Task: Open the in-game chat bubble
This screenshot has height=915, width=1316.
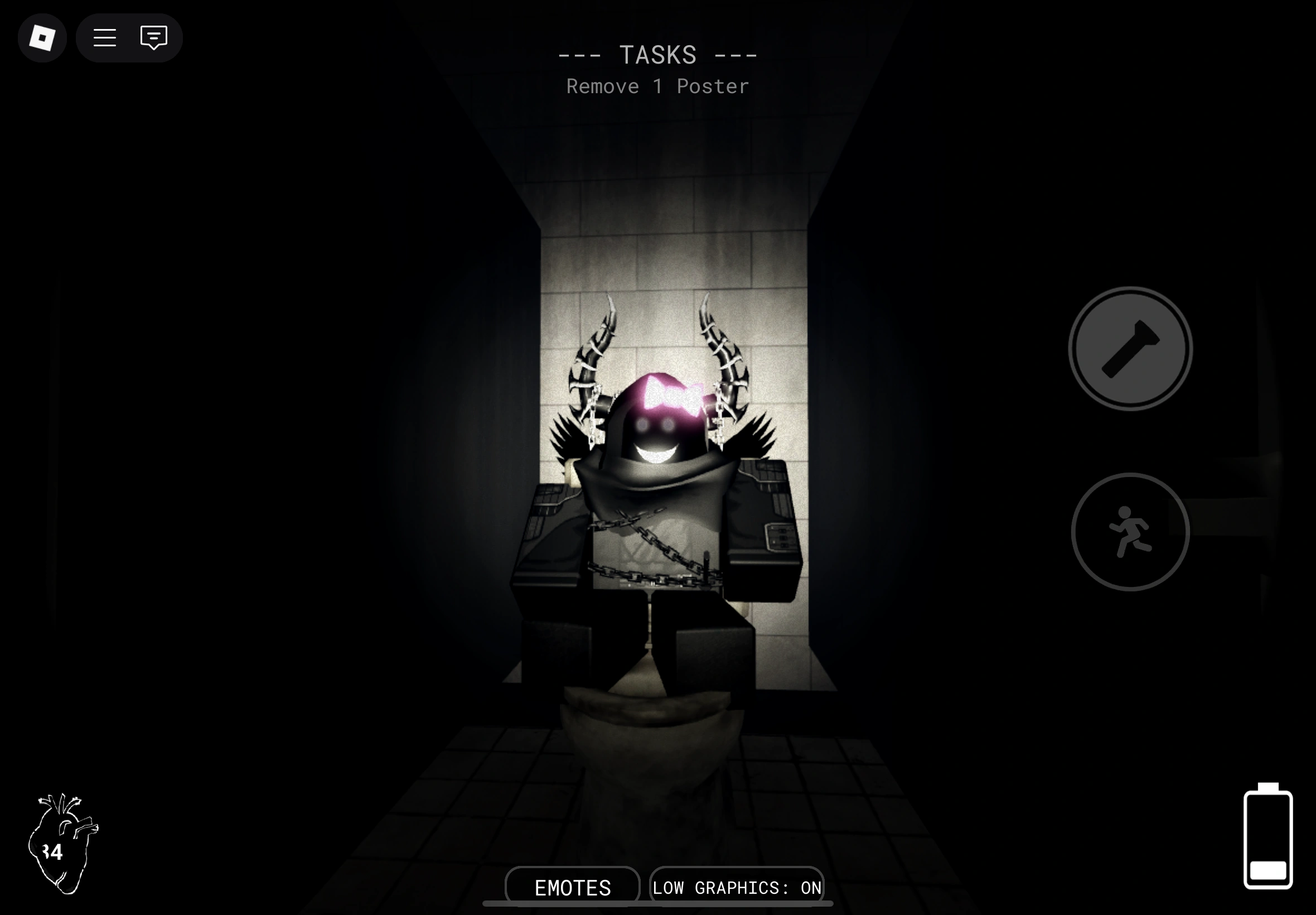Action: [x=153, y=38]
